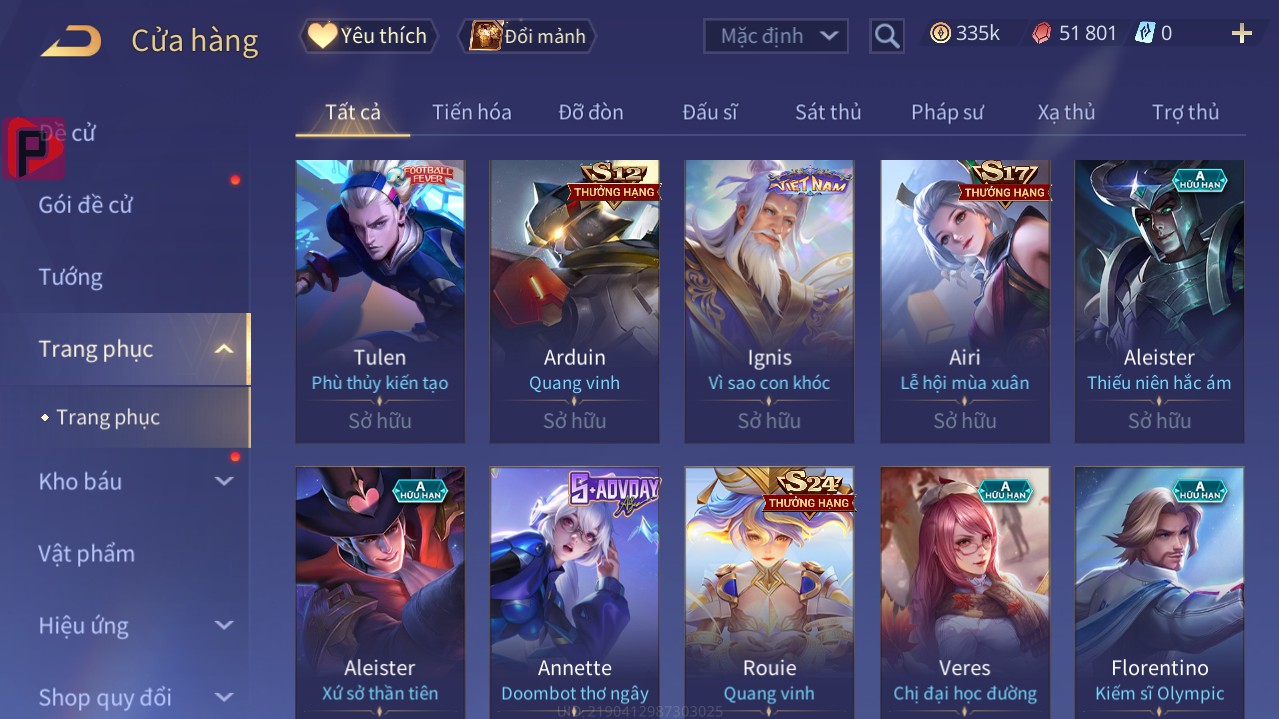Screen dimensions: 1279x719
Task: Open the Đổi mảnh exchange
Action: (x=527, y=36)
